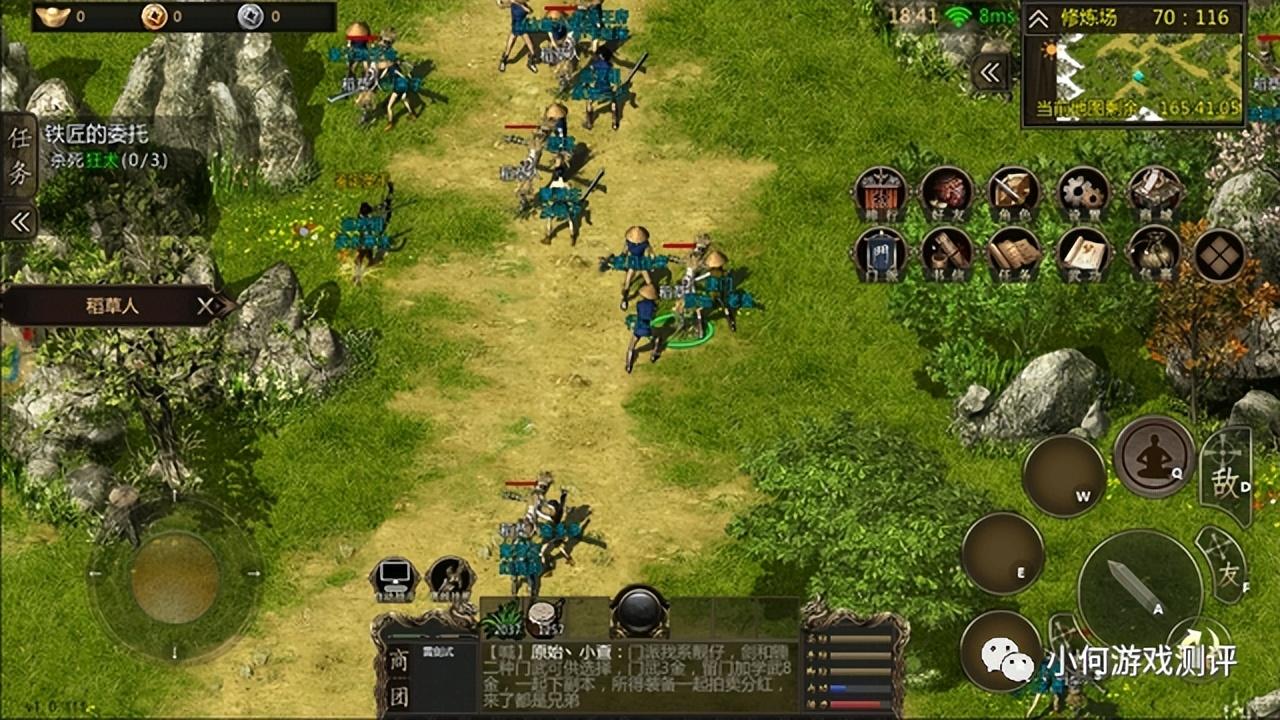Open the 任务 quest side tab
The width and height of the screenshot is (1280, 720).
pyautogui.click(x=19, y=153)
